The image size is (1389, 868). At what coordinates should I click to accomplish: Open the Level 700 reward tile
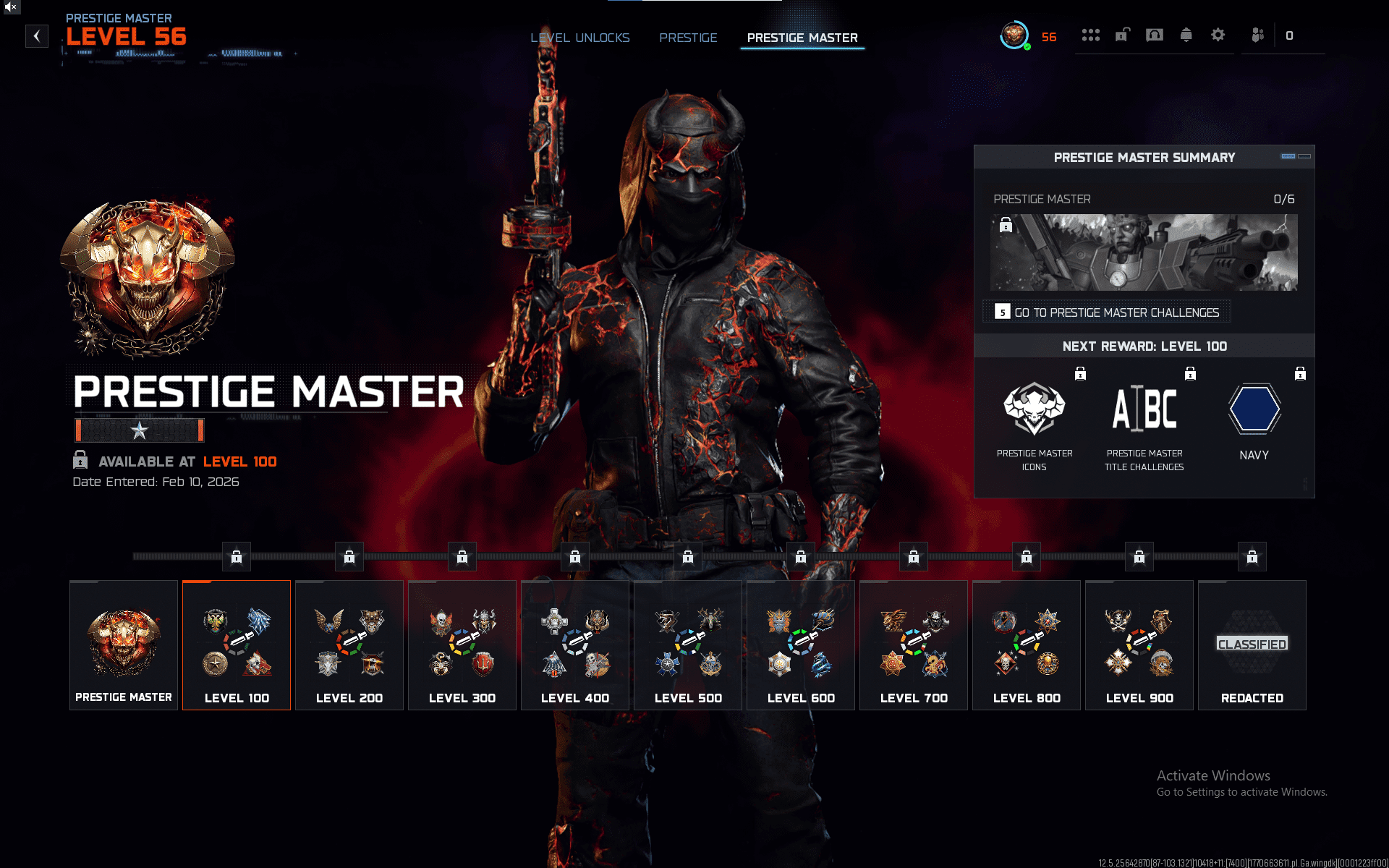click(x=914, y=645)
